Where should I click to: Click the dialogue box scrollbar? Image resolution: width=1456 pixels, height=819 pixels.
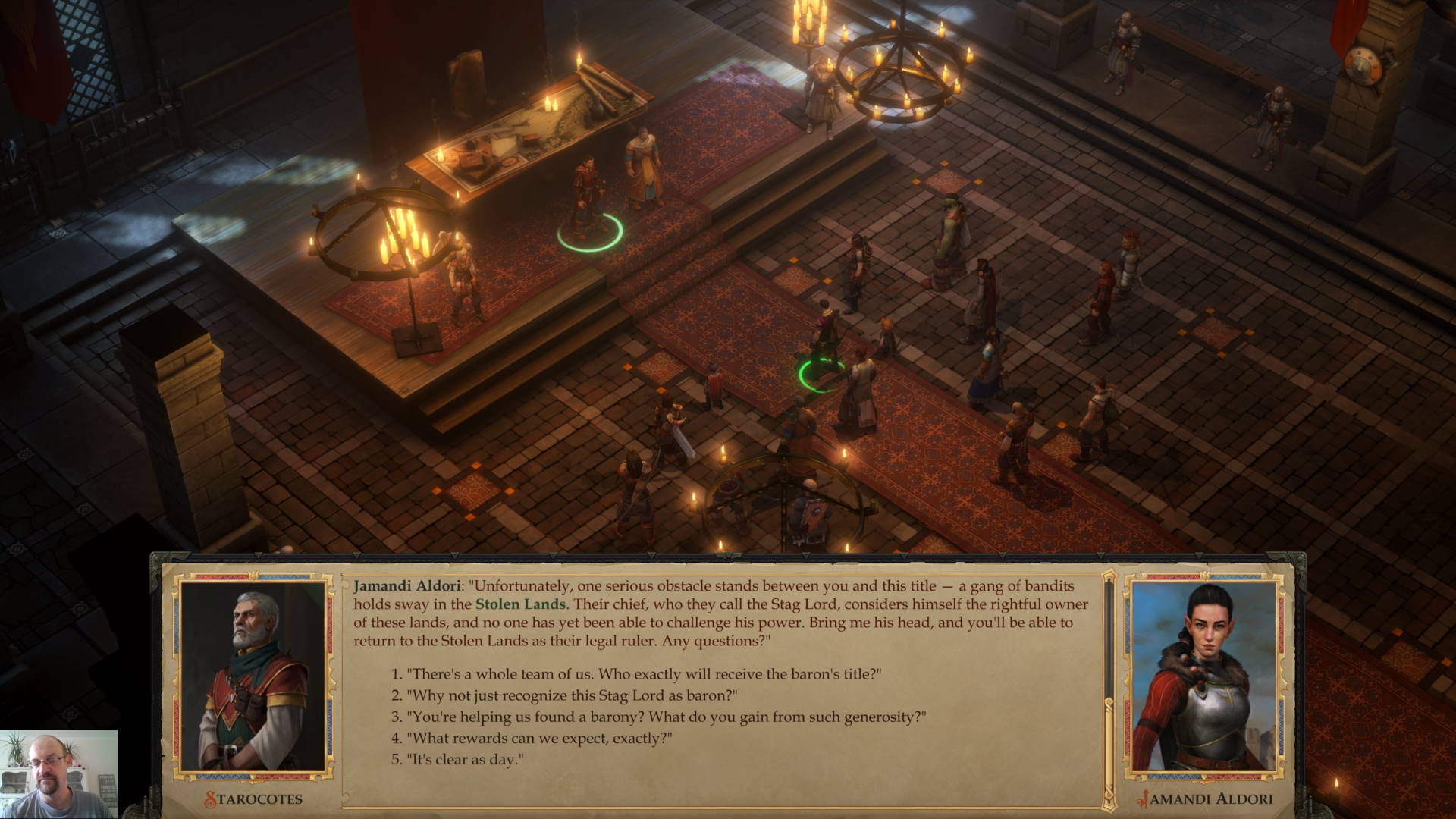click(1109, 682)
